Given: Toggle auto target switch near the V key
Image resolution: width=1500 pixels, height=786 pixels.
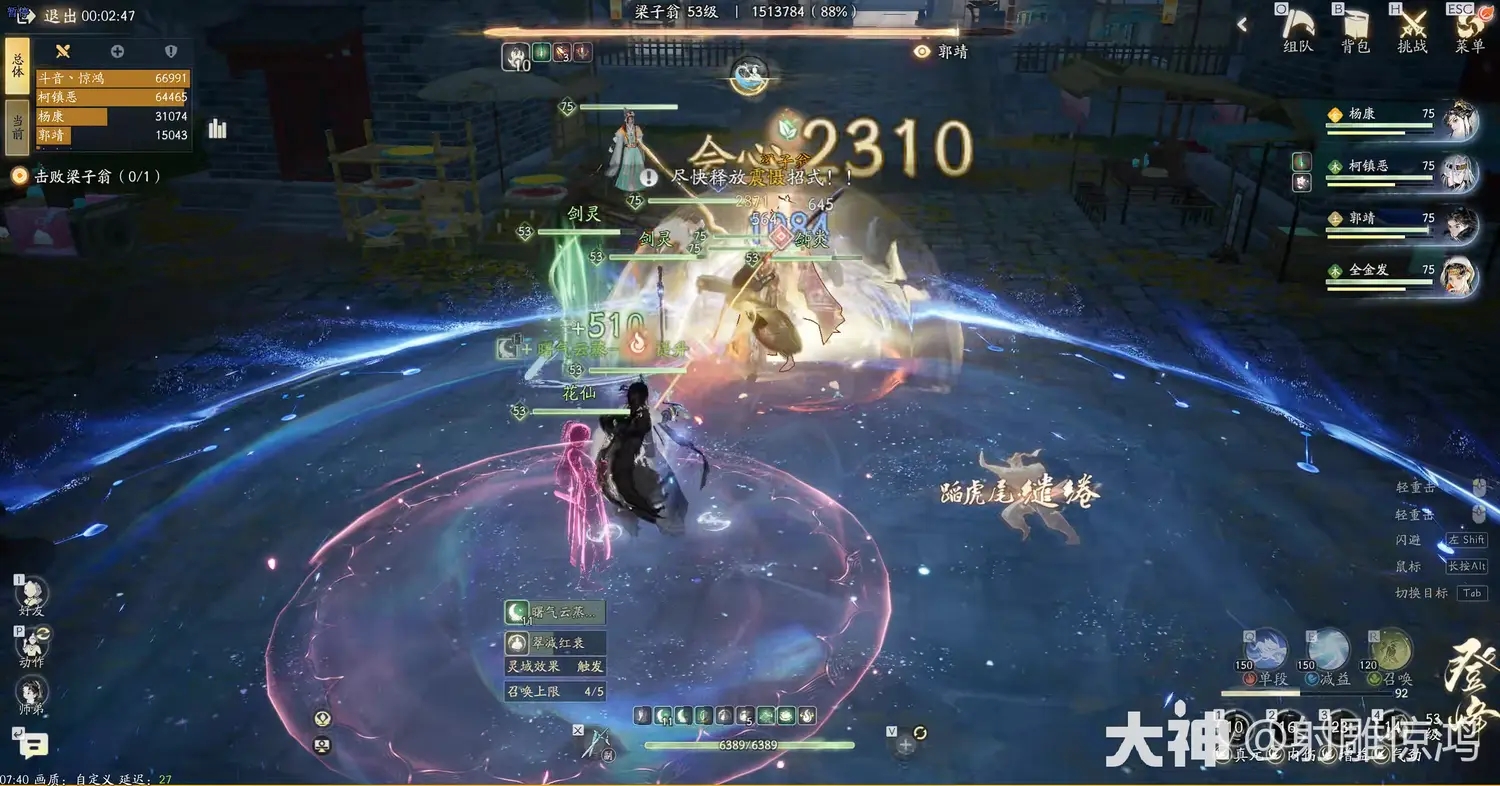Looking at the screenshot, I should point(919,732).
